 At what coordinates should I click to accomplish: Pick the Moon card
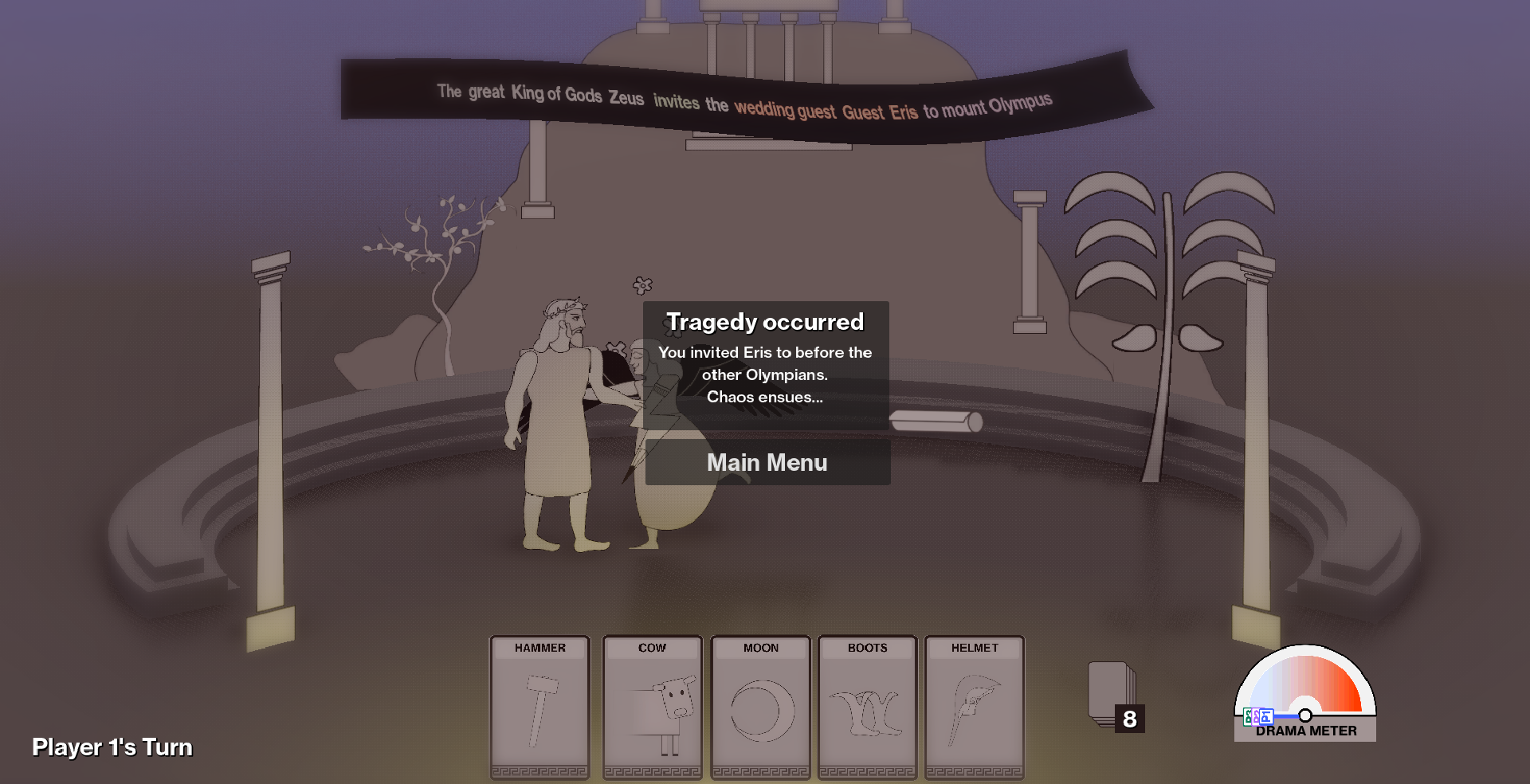[x=760, y=707]
